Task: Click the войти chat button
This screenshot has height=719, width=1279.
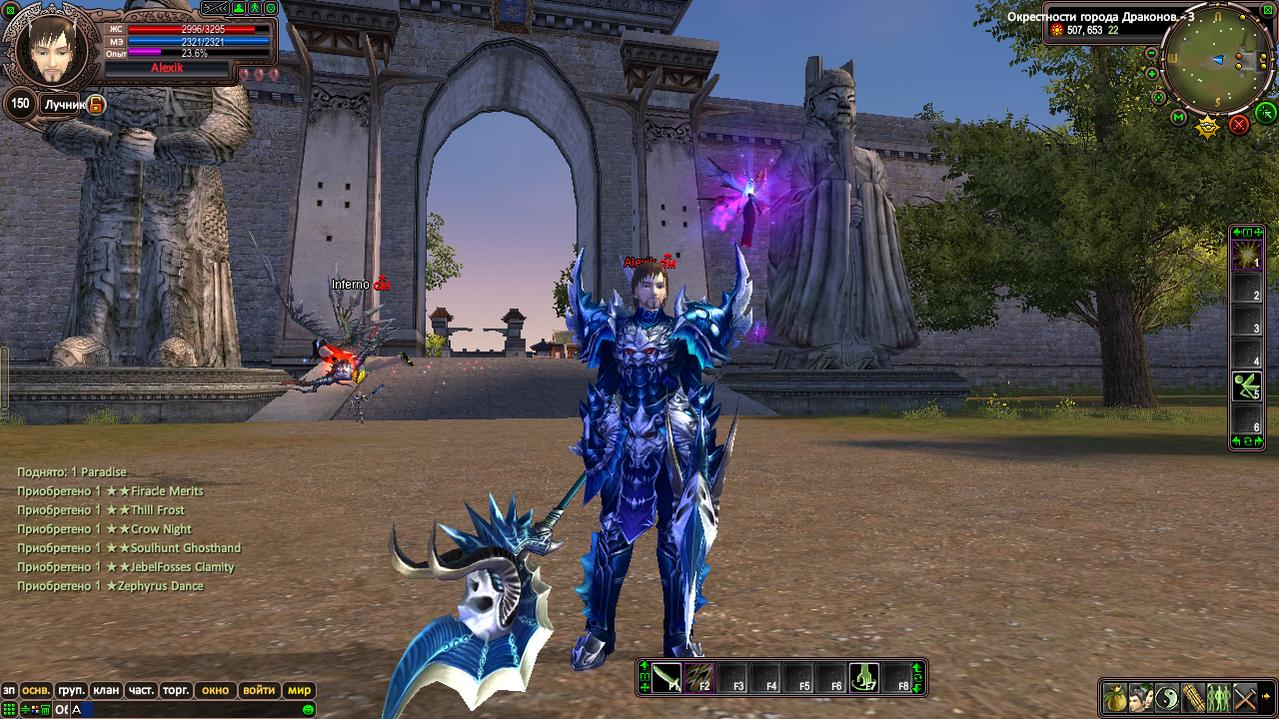Action: (259, 690)
